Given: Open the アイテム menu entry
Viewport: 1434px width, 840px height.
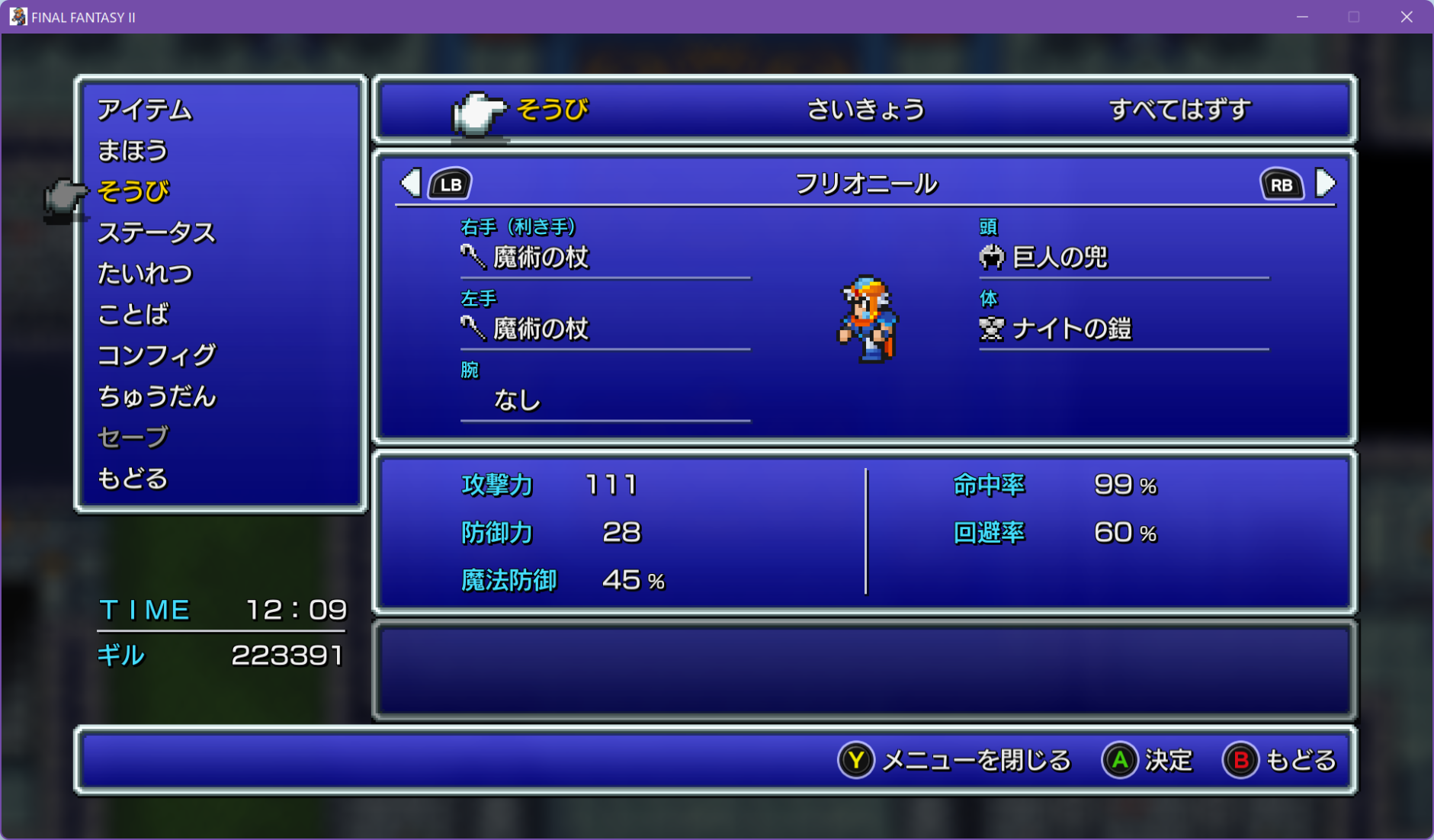Looking at the screenshot, I should click(x=145, y=110).
